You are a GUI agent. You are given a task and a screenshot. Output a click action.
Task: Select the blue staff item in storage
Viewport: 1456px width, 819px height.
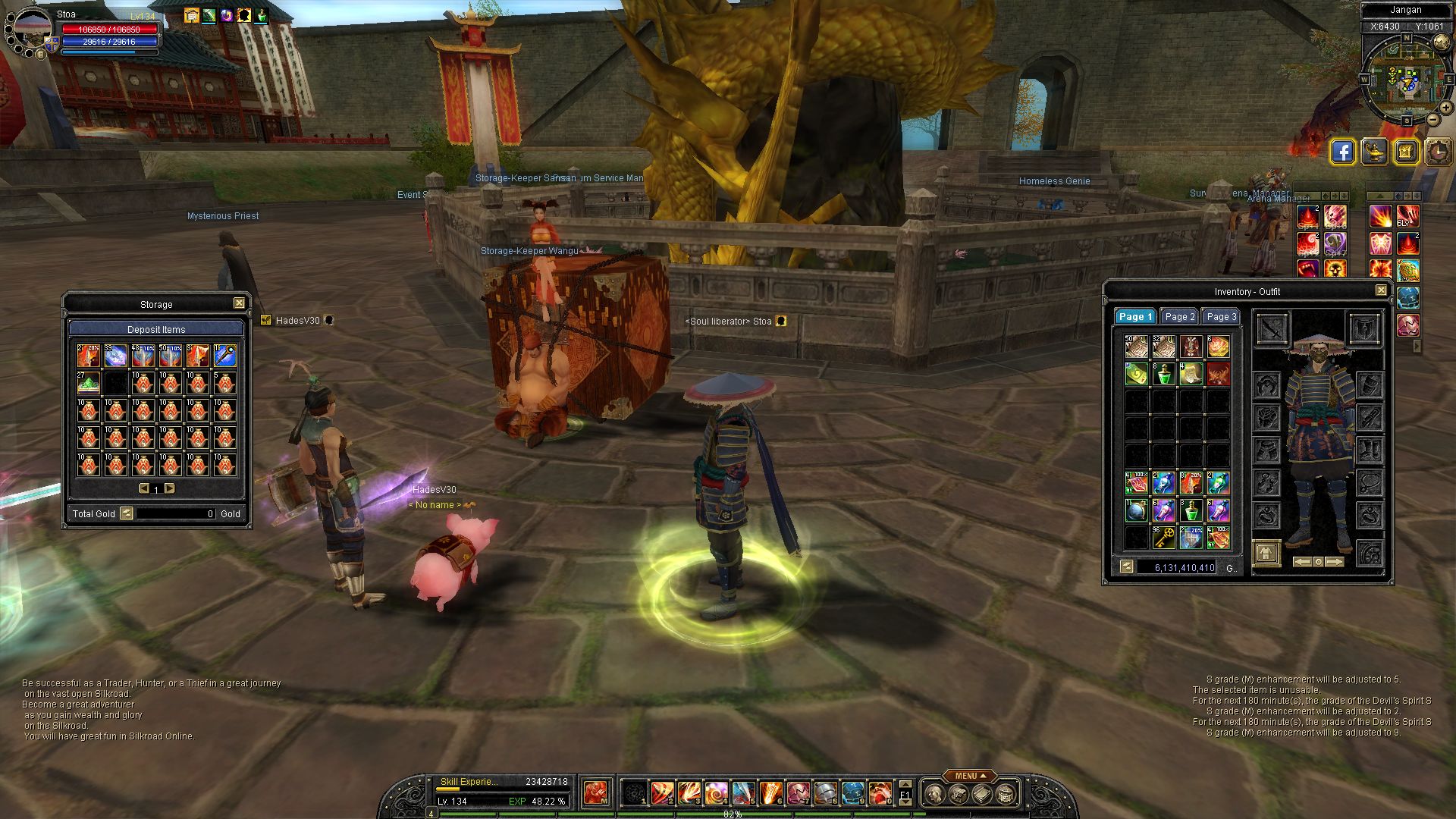[x=224, y=355]
